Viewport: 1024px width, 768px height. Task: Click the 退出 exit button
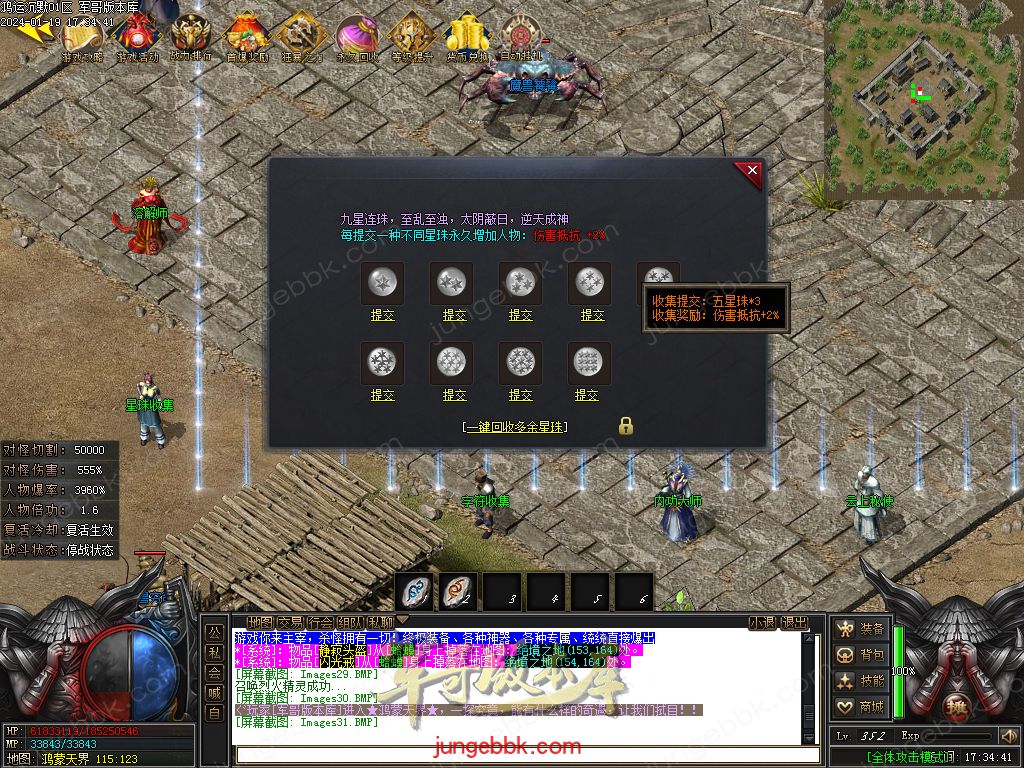coord(795,623)
